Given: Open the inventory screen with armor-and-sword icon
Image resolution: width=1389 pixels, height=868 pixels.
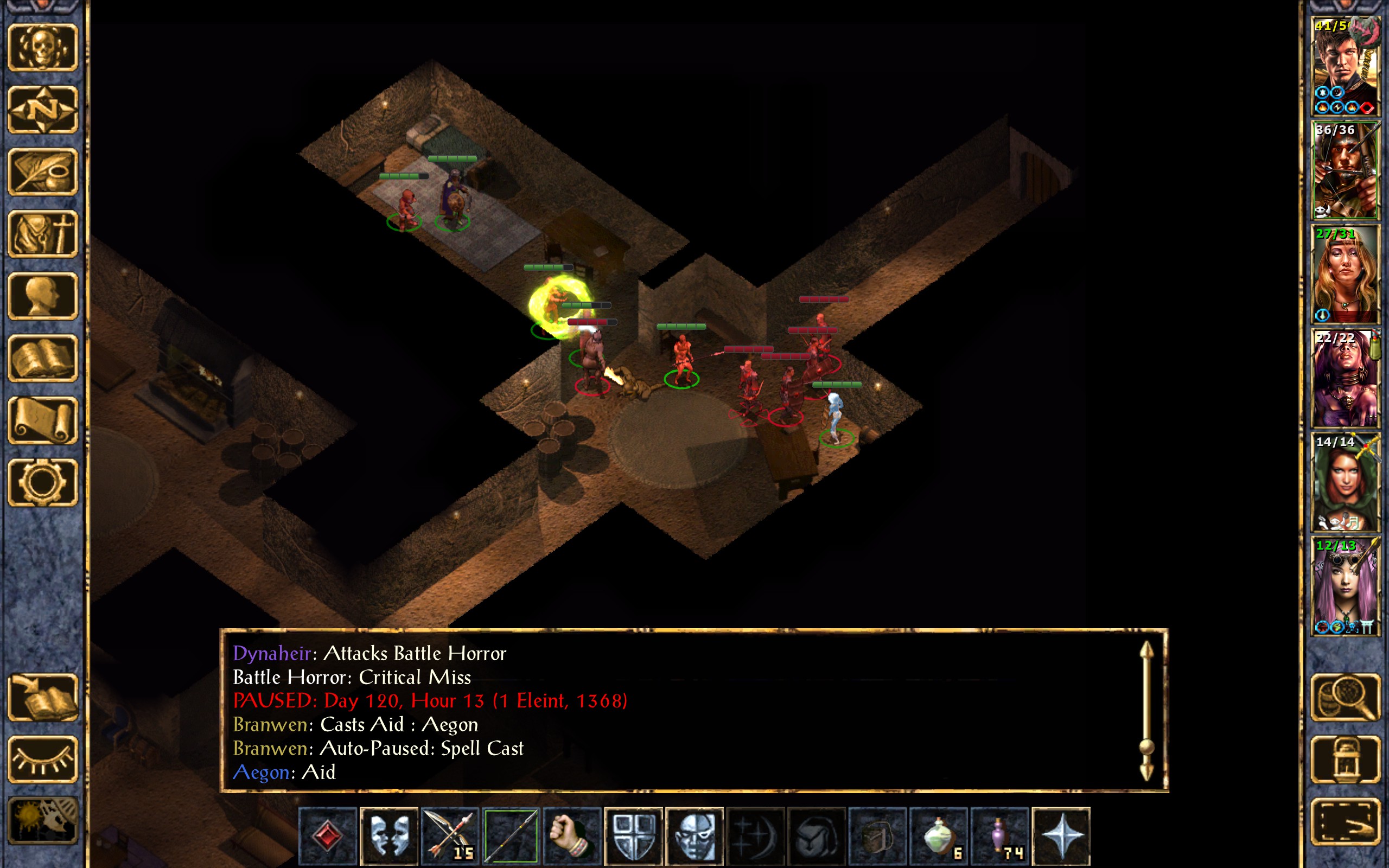Looking at the screenshot, I should click(43, 234).
